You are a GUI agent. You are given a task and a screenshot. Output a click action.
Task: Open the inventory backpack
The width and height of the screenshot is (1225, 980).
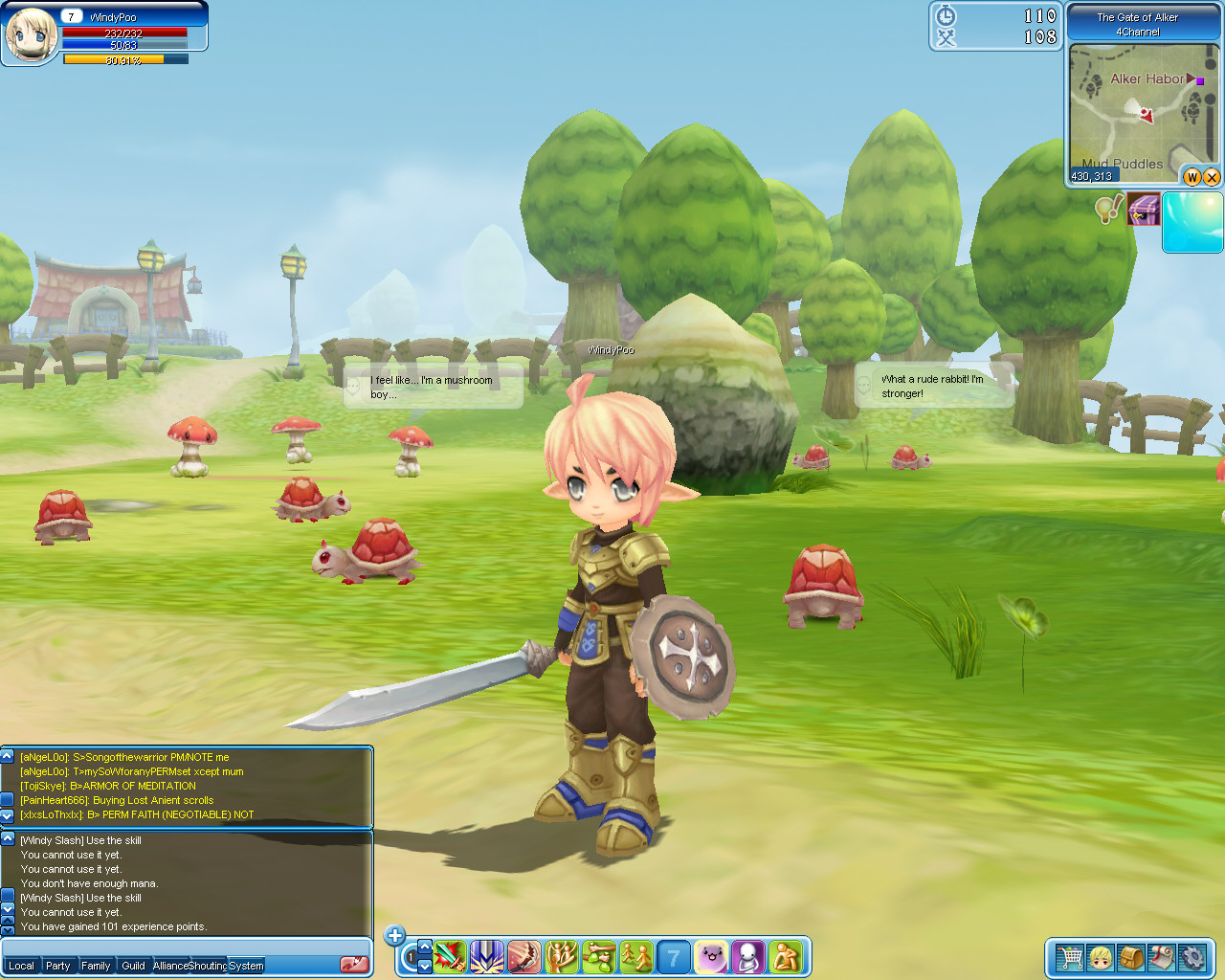[1130, 957]
